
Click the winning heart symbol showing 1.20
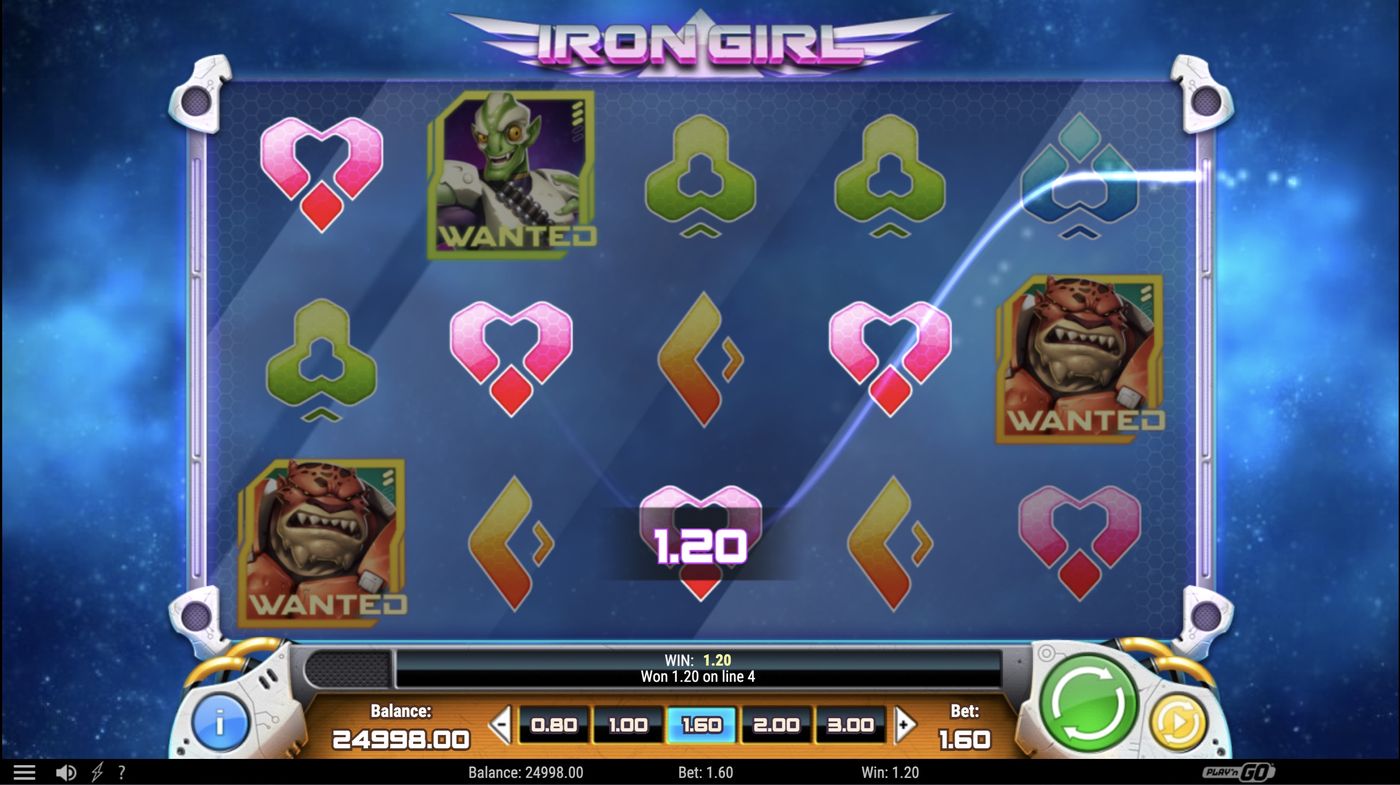tap(701, 540)
